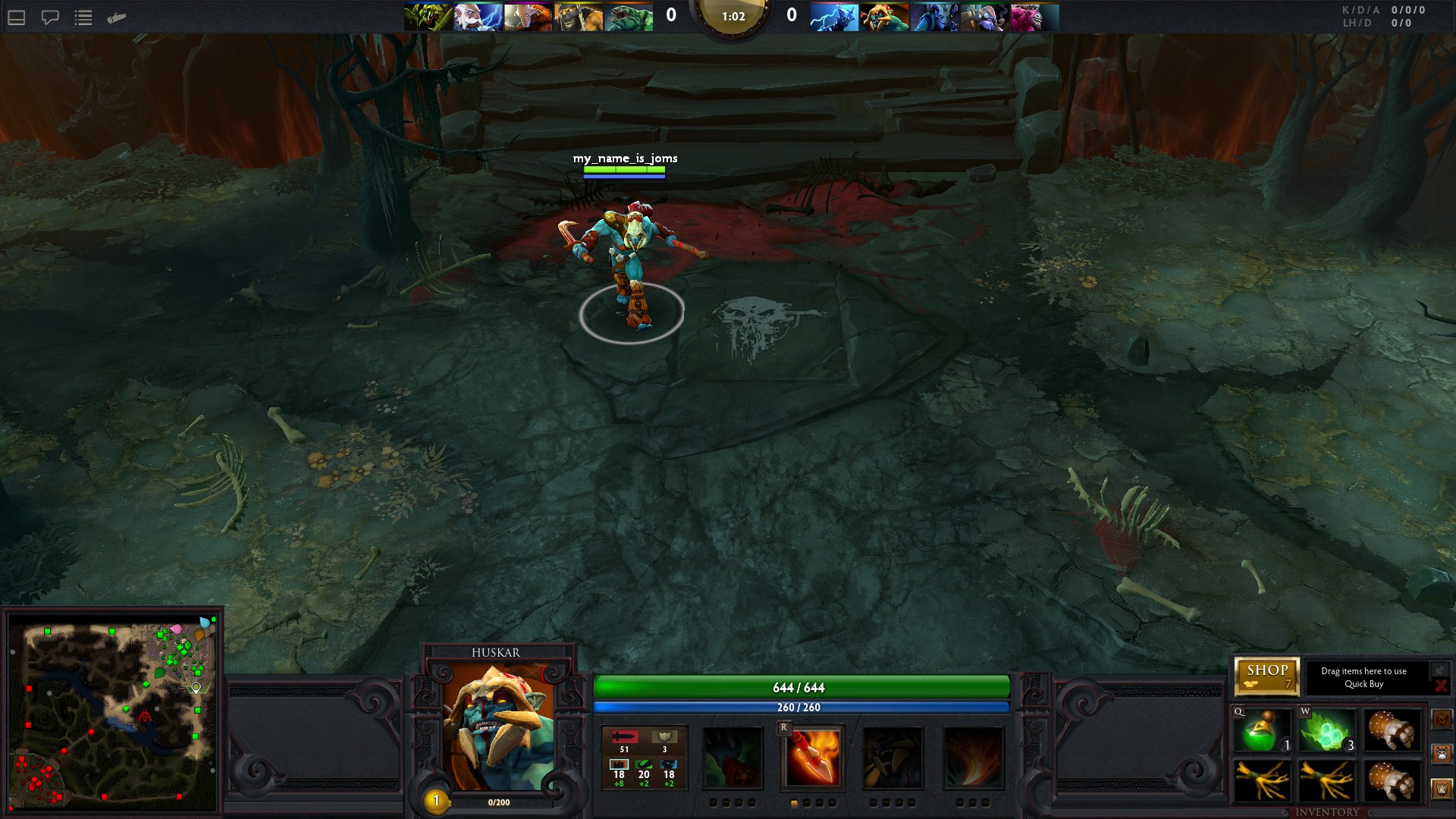Select Zeus portrait in the top bar
Viewport: 1456px width, 819px height.
[x=478, y=17]
